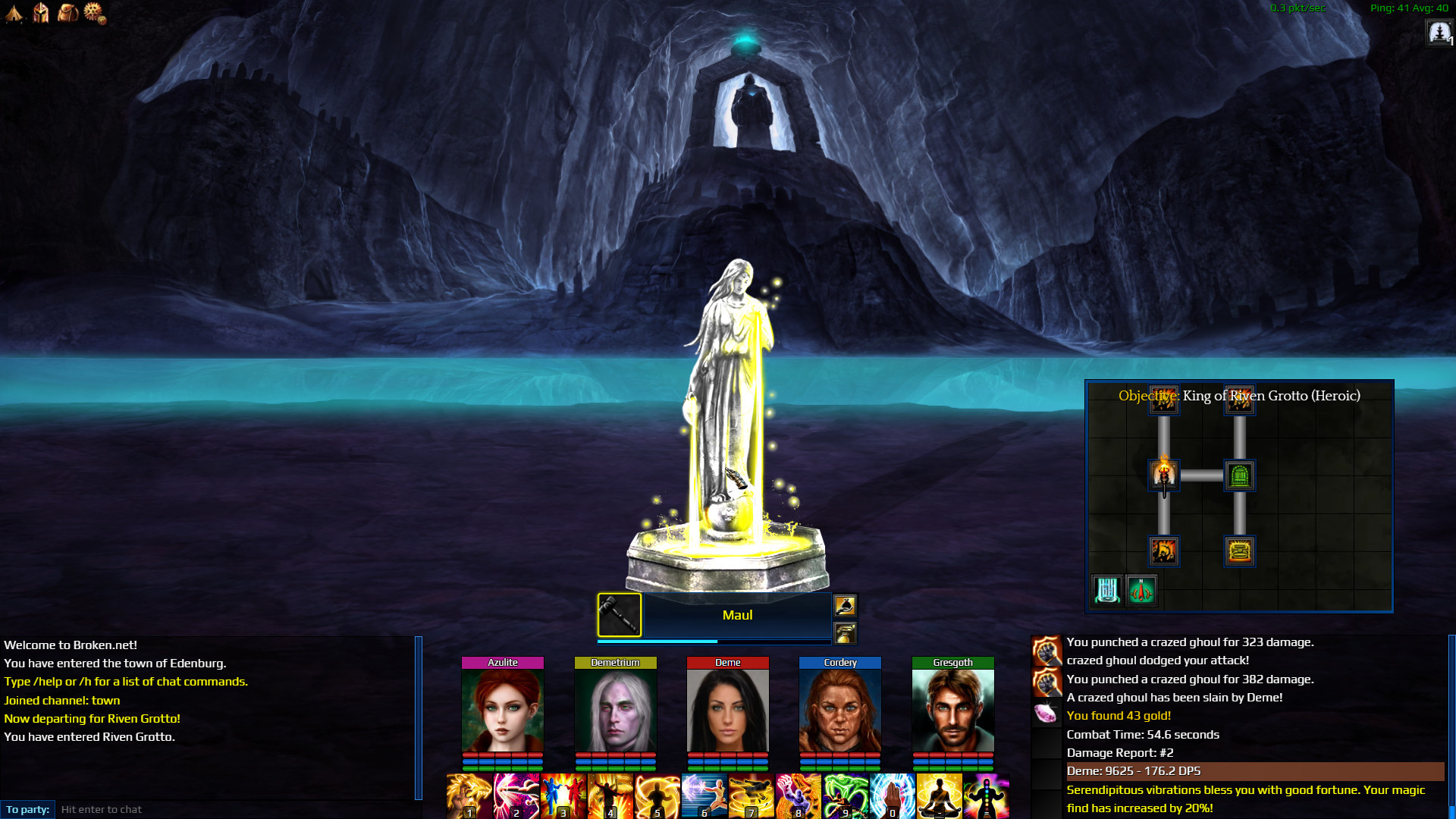Activate the green viper skill
This screenshot has height=819, width=1456.
pyautogui.click(x=845, y=796)
